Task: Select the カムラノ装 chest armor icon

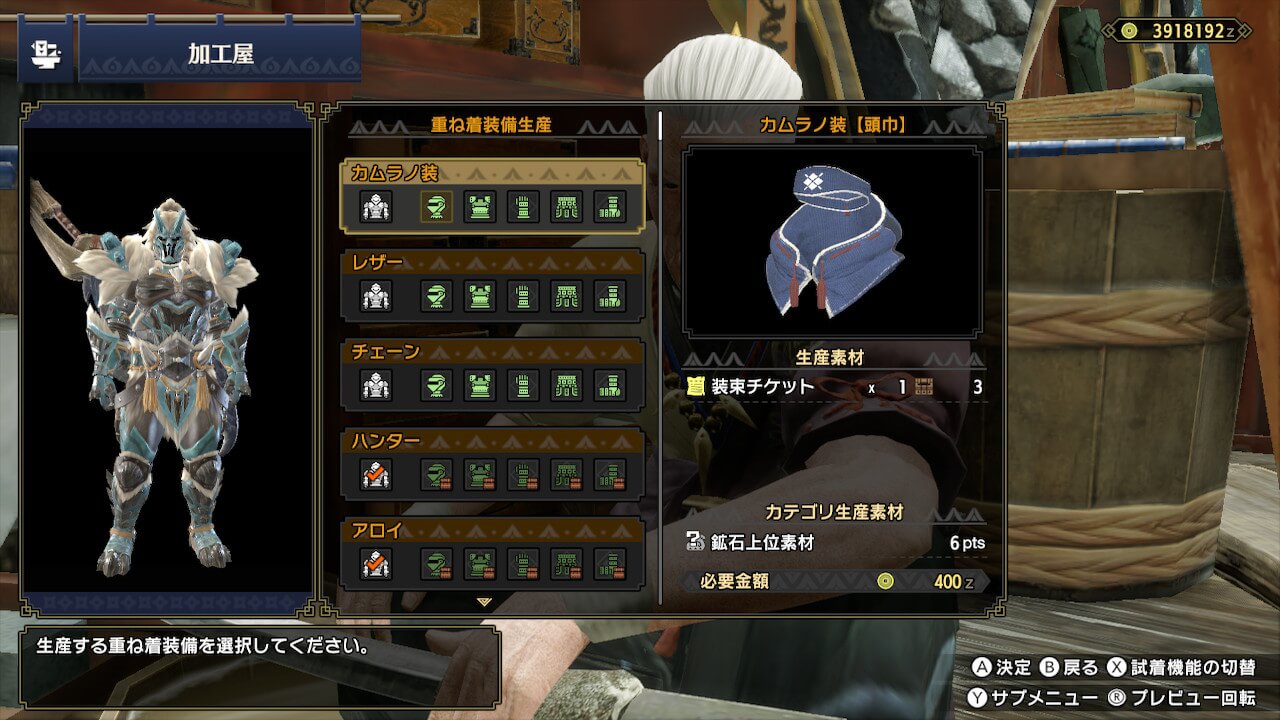Action: pyautogui.click(x=480, y=207)
